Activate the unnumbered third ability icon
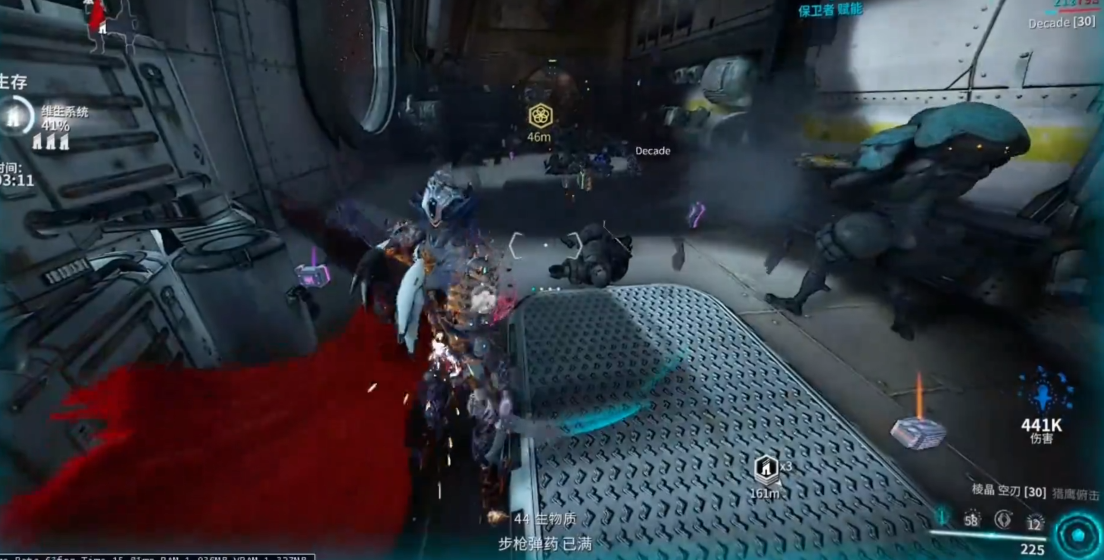Image resolution: width=1104 pixels, height=560 pixels. pyautogui.click(x=1003, y=519)
